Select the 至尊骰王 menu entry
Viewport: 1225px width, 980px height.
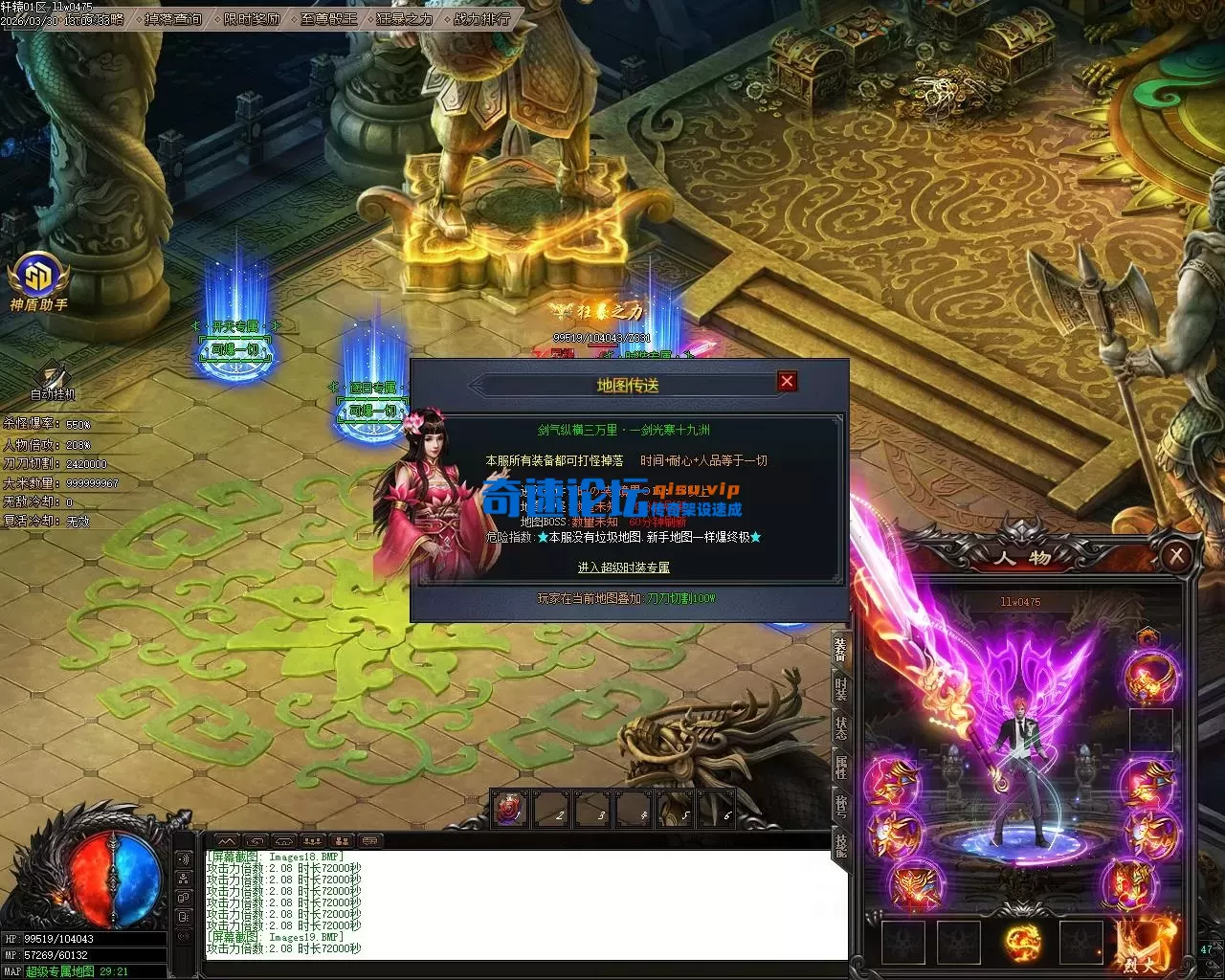tap(328, 18)
